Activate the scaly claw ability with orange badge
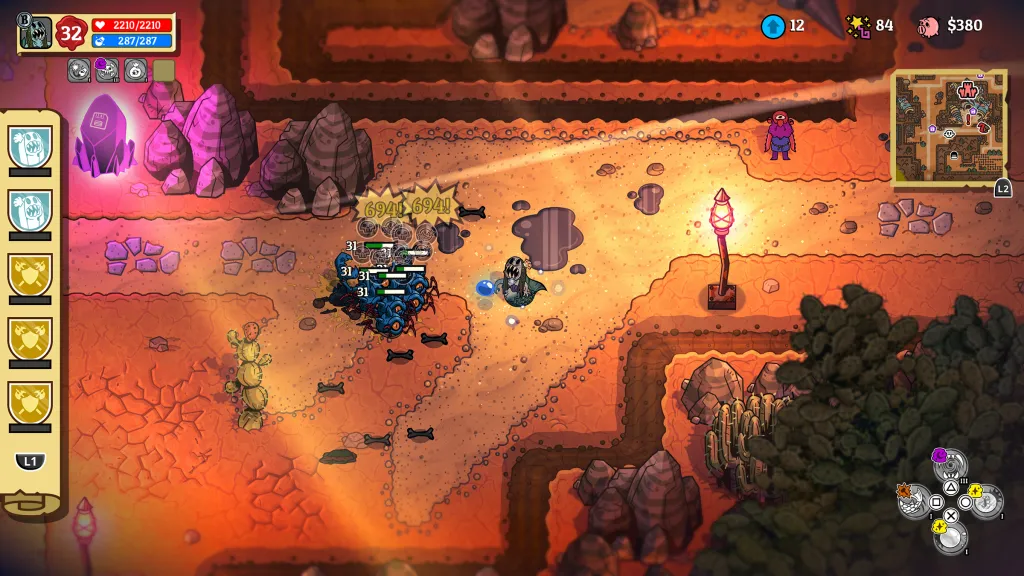The width and height of the screenshot is (1024, 576). pyautogui.click(x=914, y=500)
